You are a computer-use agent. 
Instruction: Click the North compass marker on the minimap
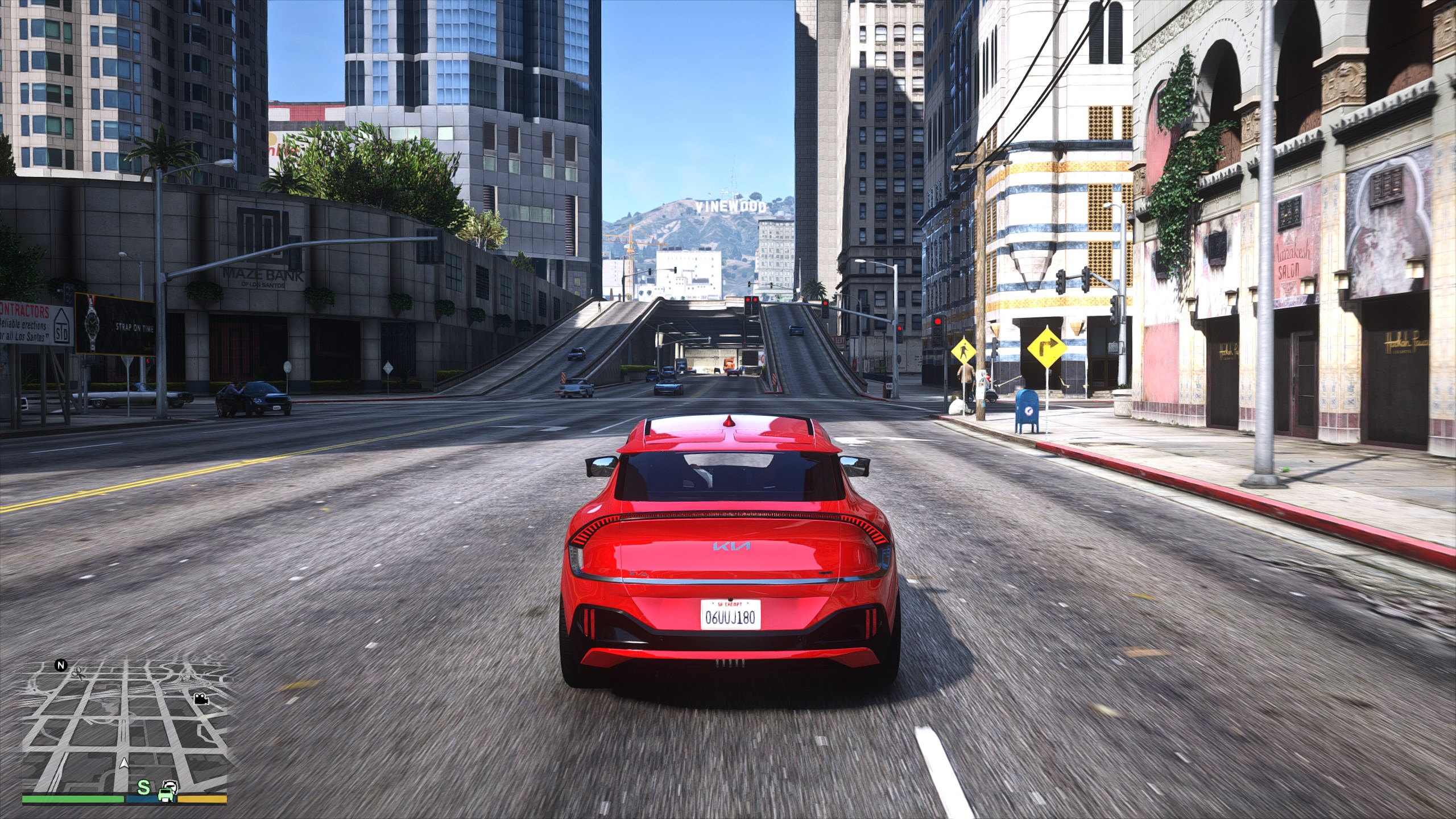click(x=61, y=665)
